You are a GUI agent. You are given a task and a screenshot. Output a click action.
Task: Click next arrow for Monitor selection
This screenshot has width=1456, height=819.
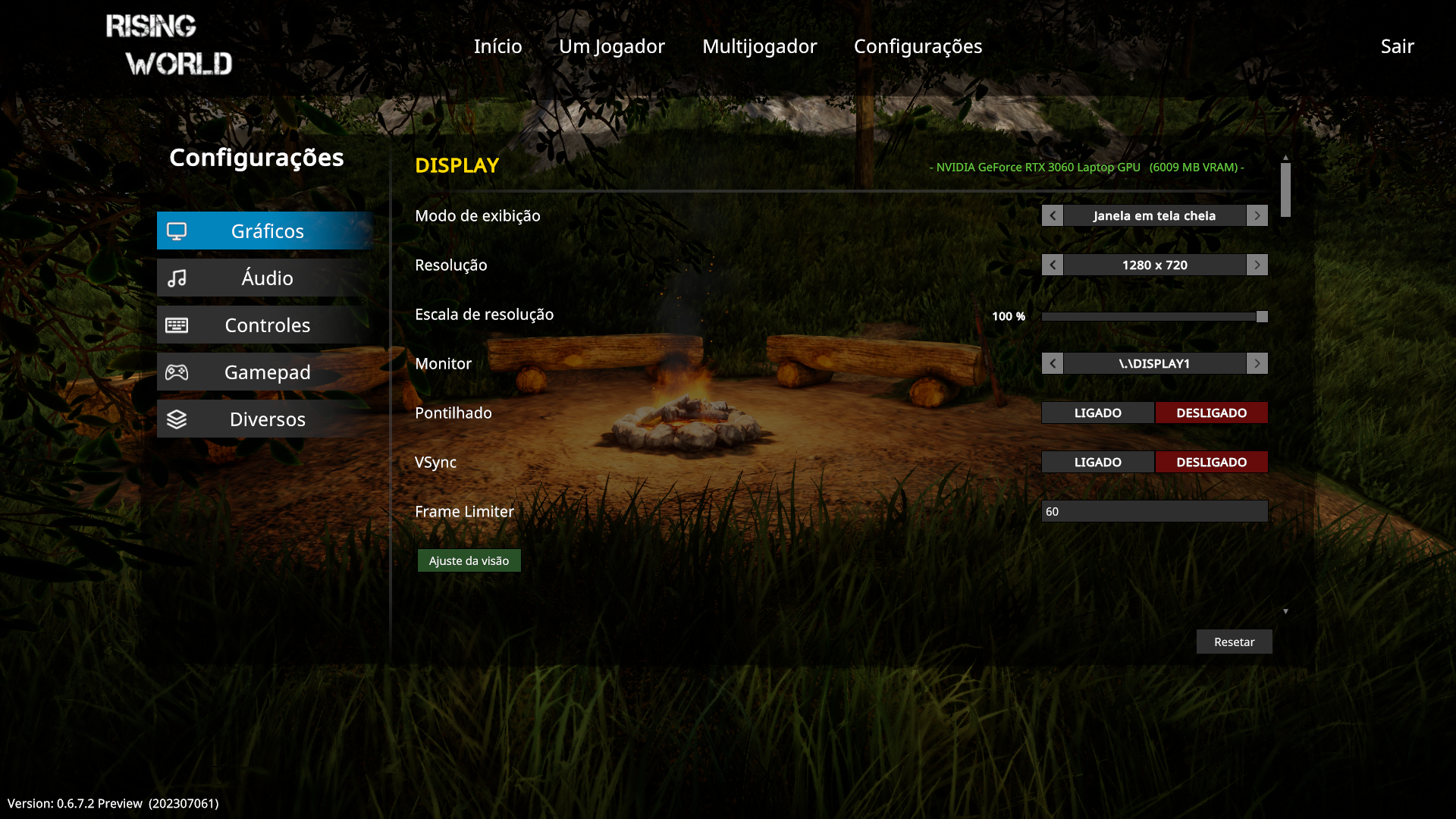[1257, 364]
